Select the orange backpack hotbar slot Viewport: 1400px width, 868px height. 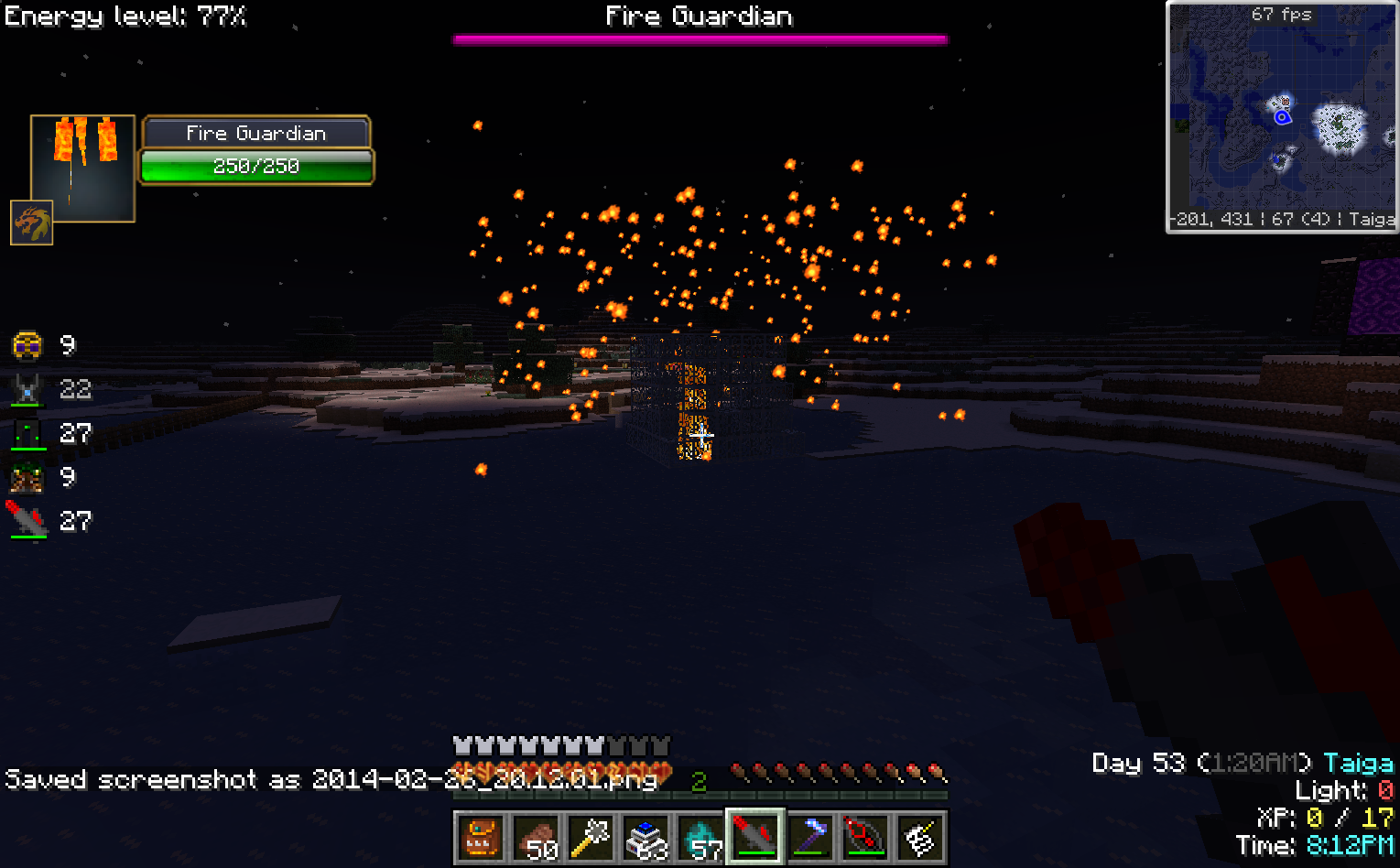481,837
